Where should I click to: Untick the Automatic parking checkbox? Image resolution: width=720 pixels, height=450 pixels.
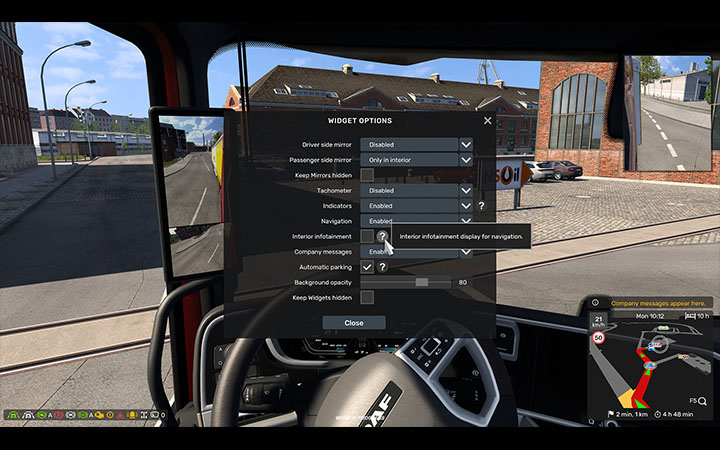[x=367, y=267]
